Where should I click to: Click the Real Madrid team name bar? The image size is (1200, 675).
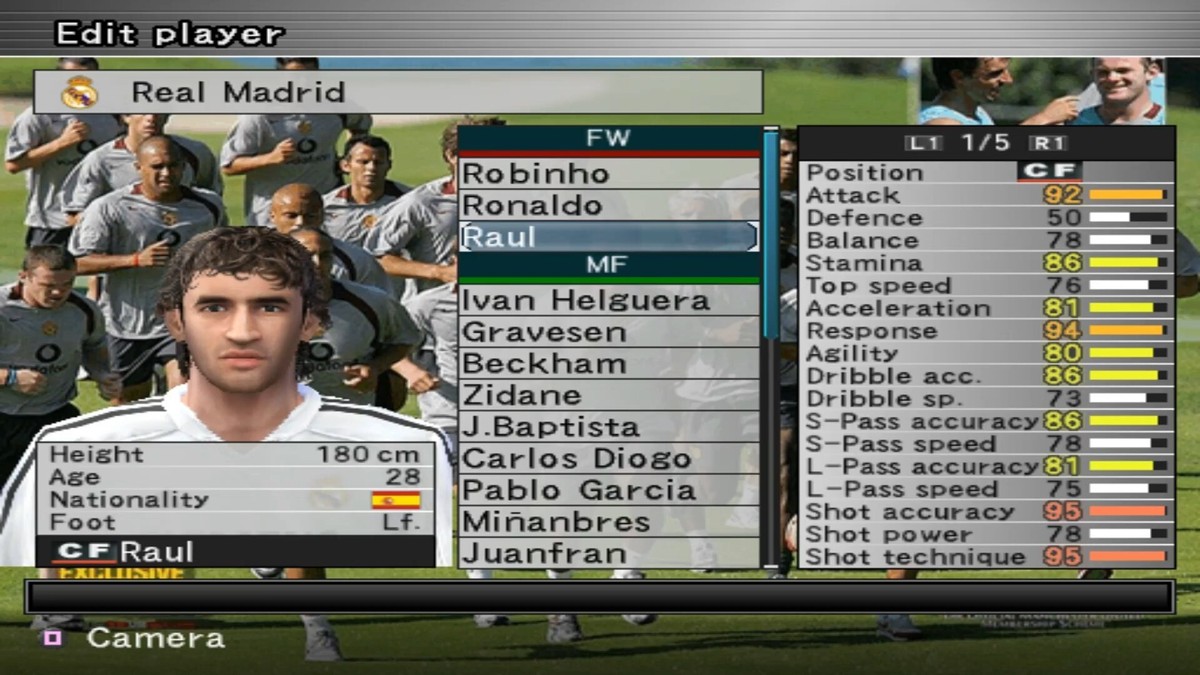coord(398,92)
